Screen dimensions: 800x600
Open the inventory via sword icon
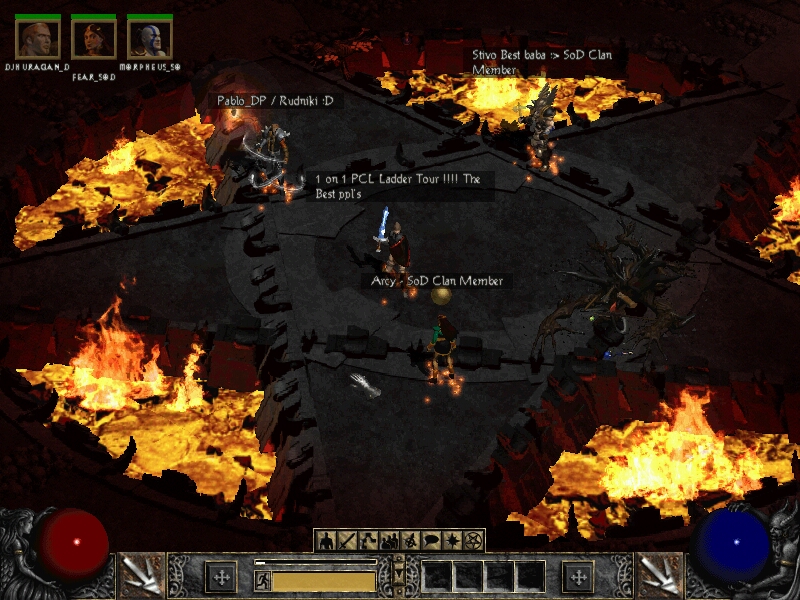click(347, 541)
